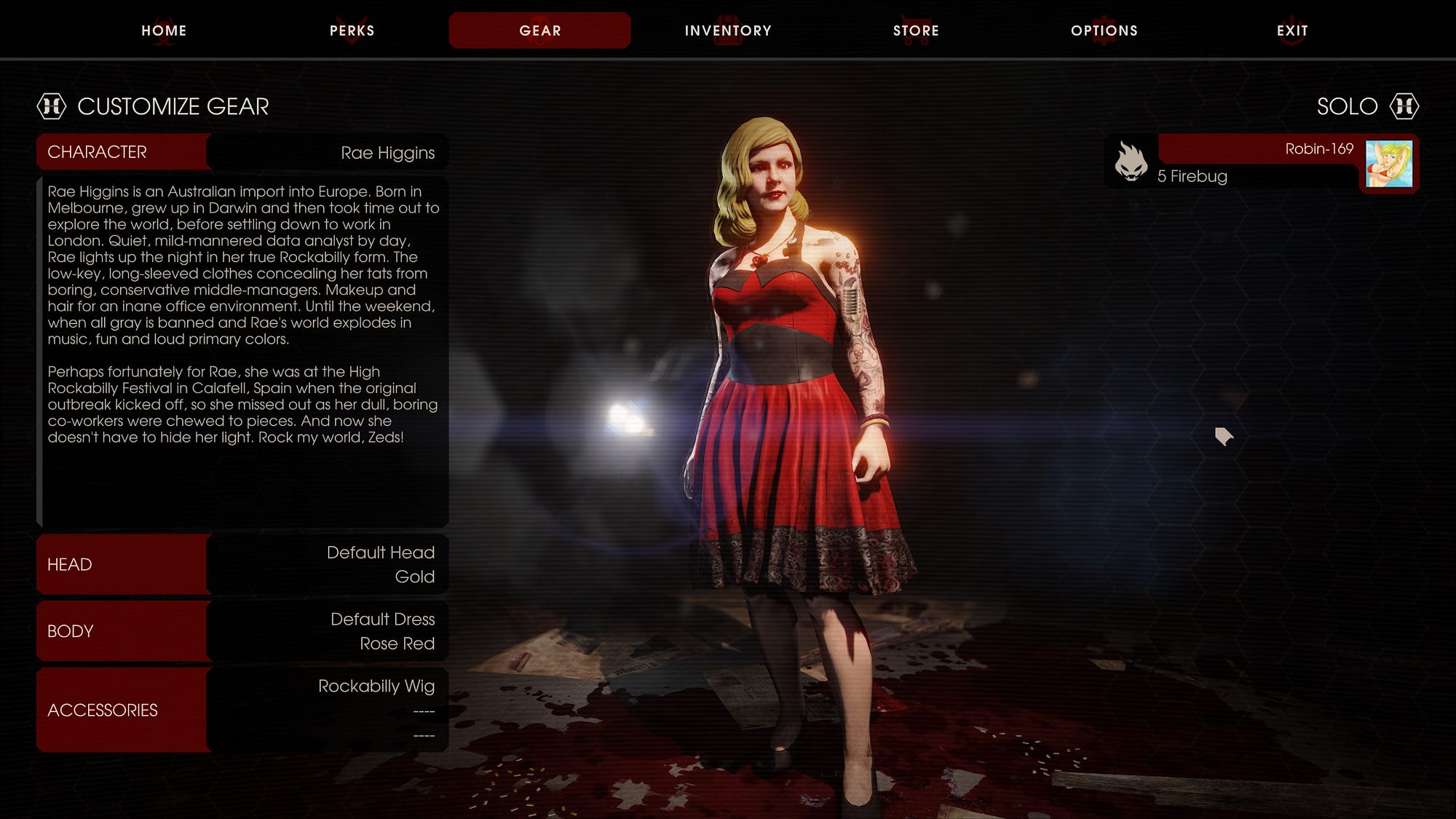Open the Perks tab
1456x819 pixels.
[x=352, y=31]
